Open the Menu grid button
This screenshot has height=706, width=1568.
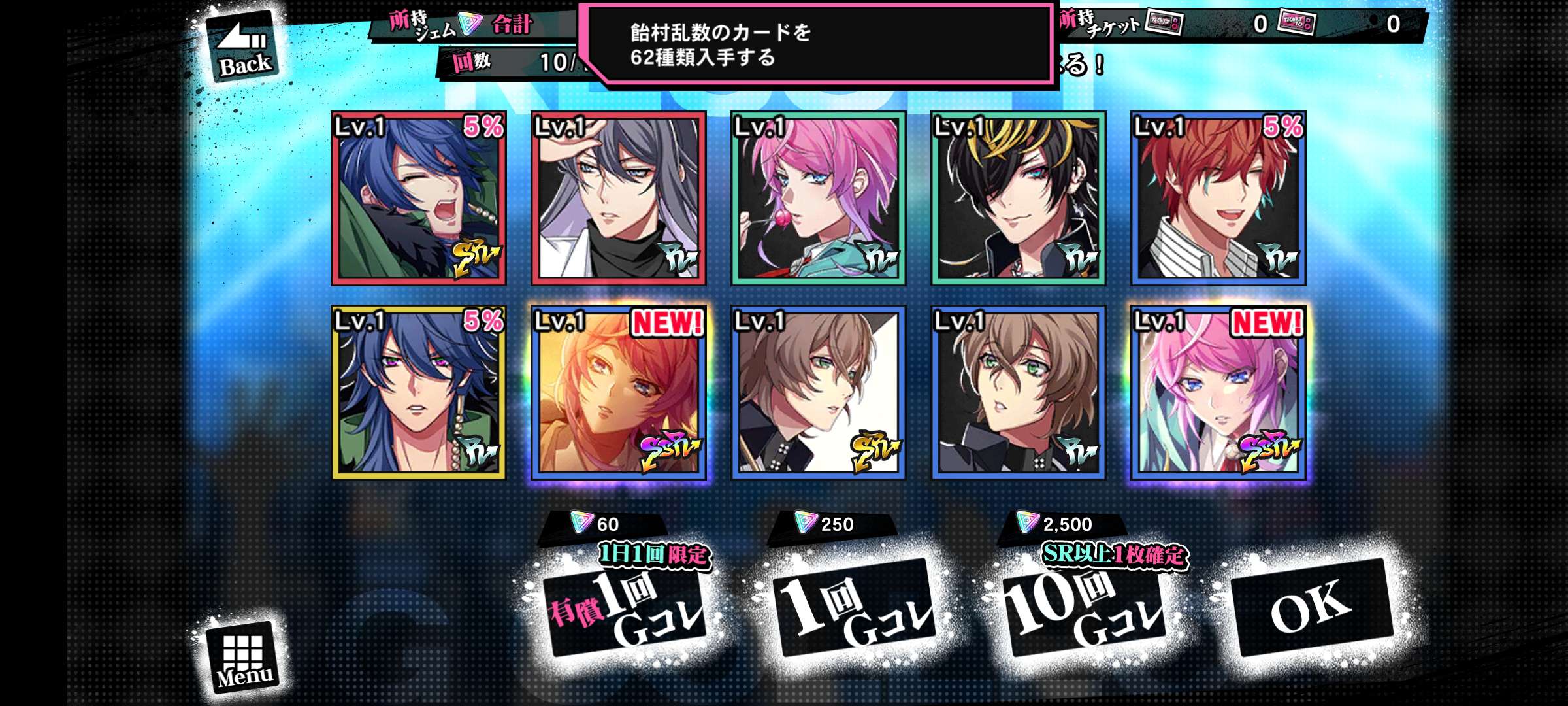[x=243, y=657]
